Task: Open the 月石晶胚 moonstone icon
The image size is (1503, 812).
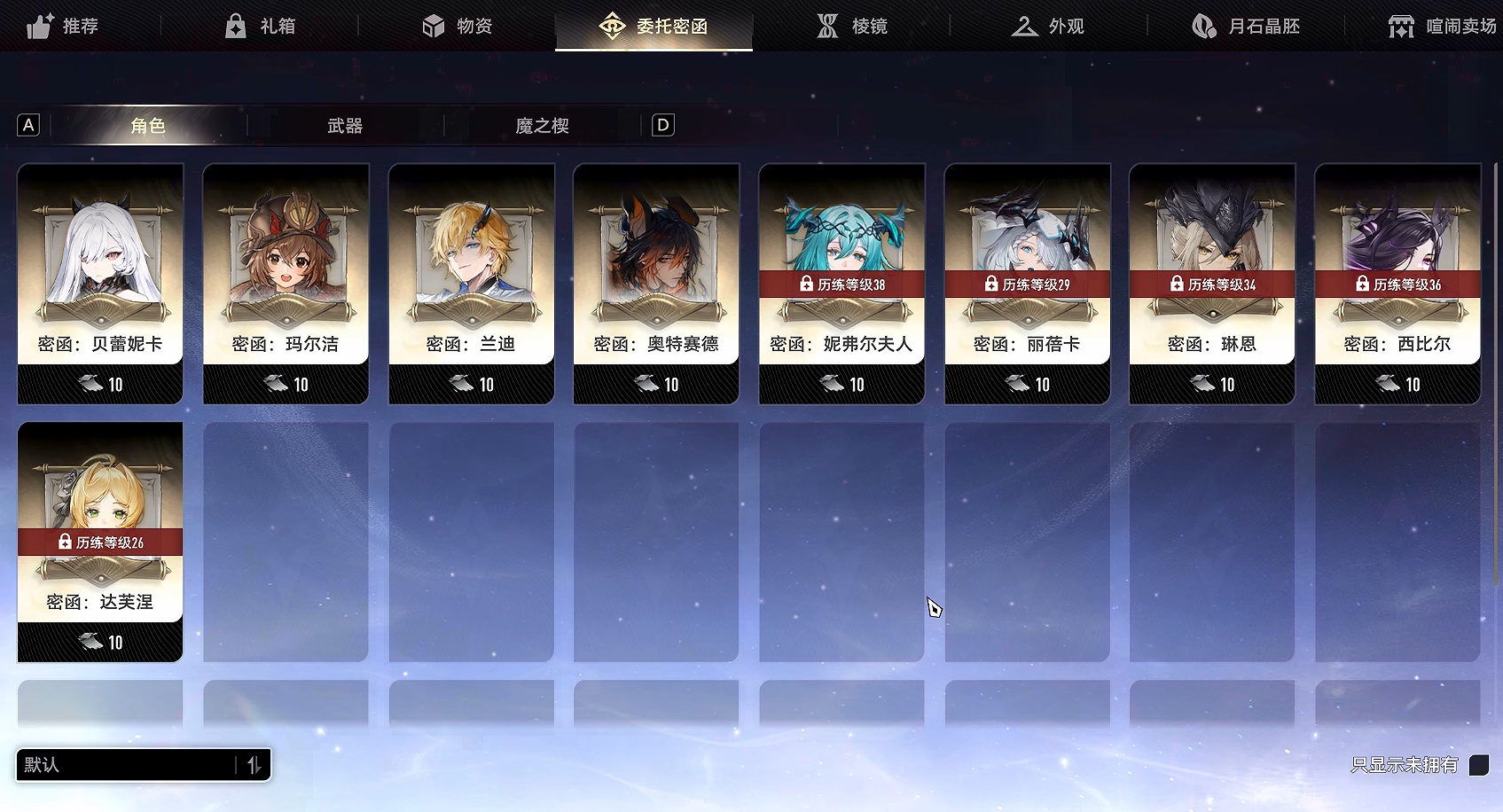Action: pyautogui.click(x=1203, y=26)
